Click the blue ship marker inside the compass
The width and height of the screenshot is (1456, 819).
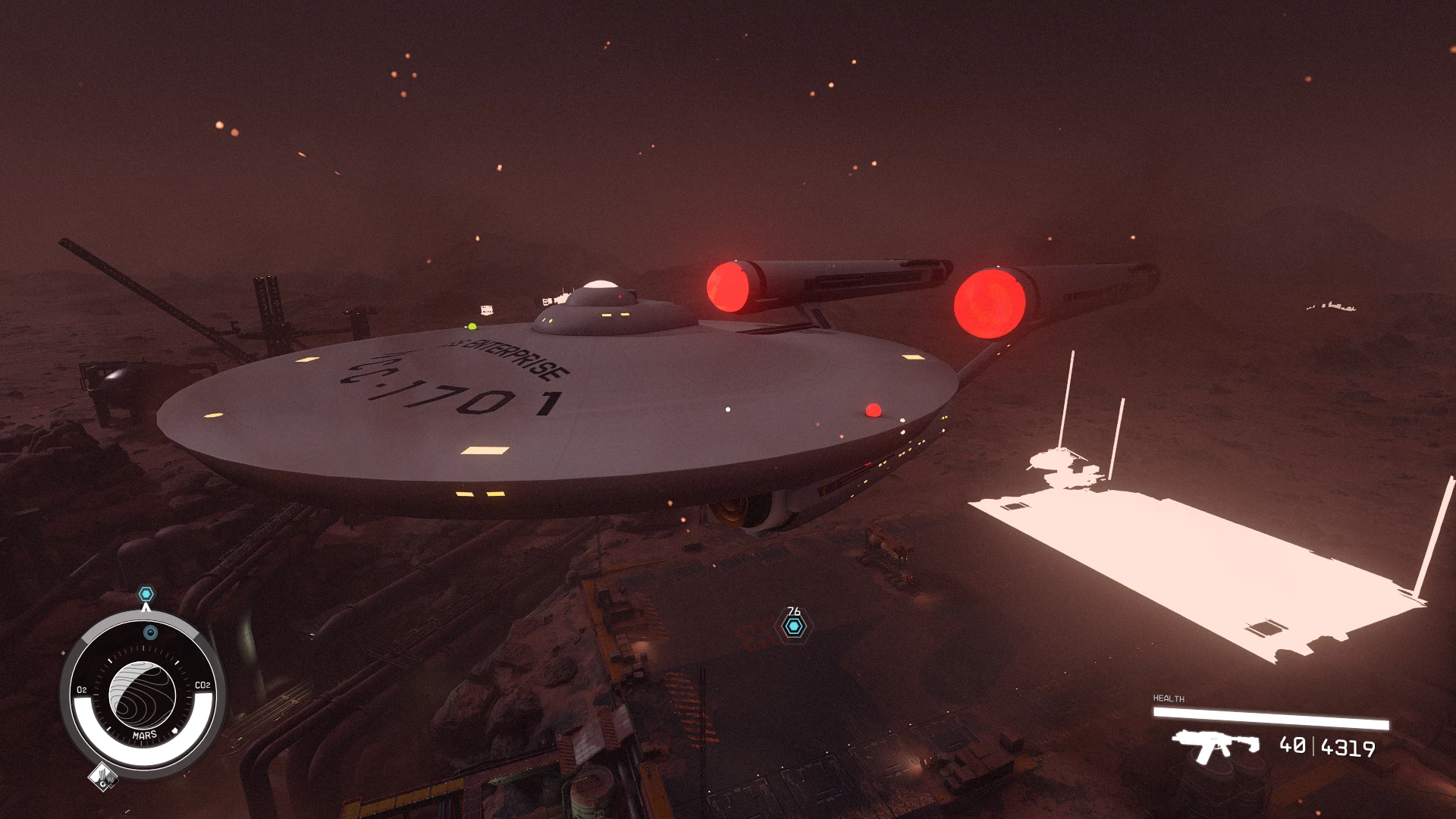tap(150, 632)
